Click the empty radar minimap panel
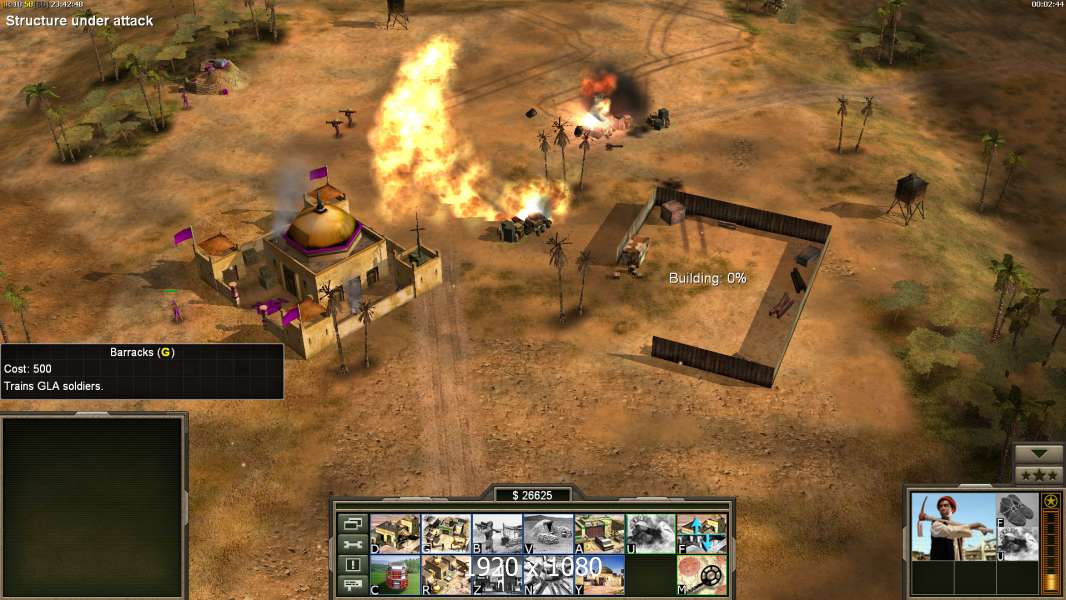Screen dimensions: 1066x600 [x=94, y=507]
